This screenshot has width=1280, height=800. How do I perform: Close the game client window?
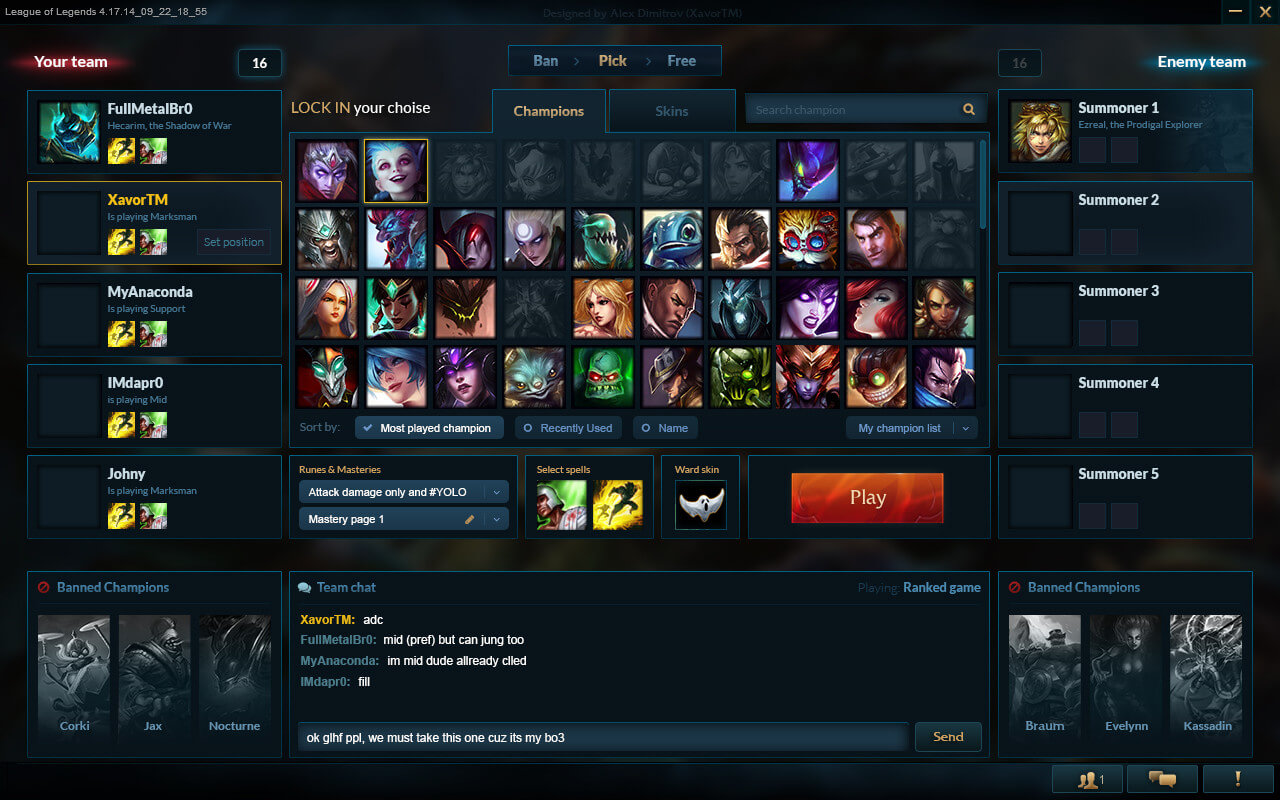[1264, 11]
